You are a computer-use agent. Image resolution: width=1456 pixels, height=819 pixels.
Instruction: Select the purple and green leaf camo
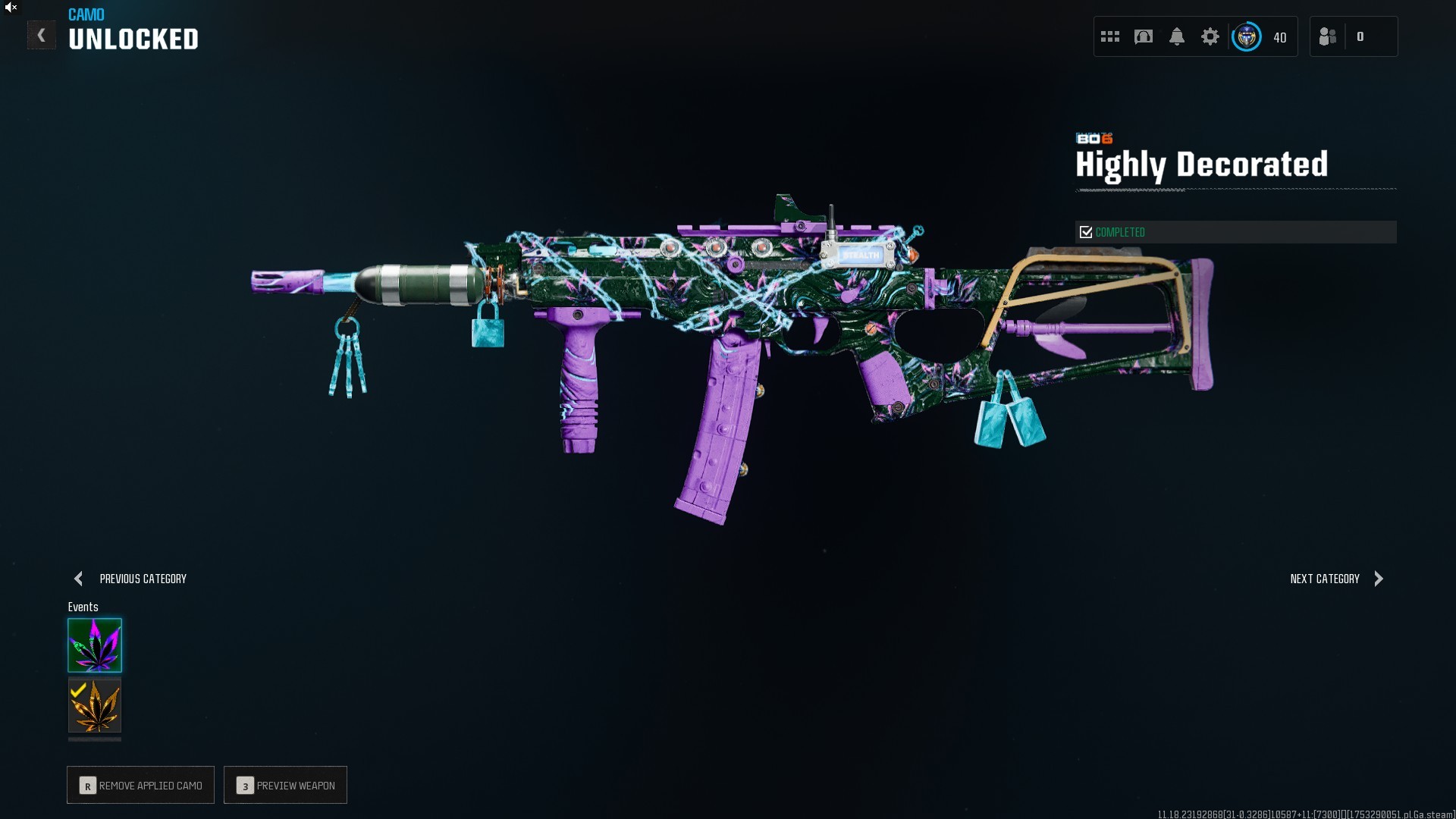coord(95,645)
